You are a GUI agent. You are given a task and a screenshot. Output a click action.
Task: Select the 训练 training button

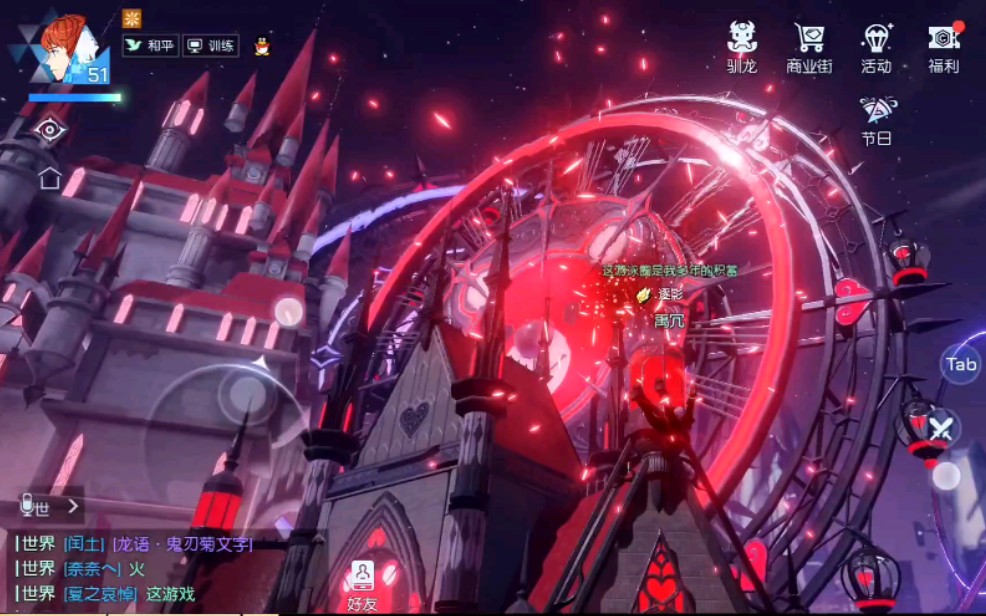210,46
